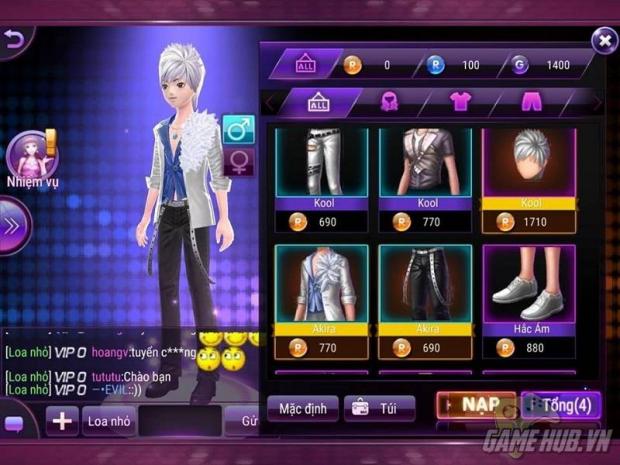Select the female gender symbol
Image resolution: width=620 pixels, height=465 pixels.
238,162
